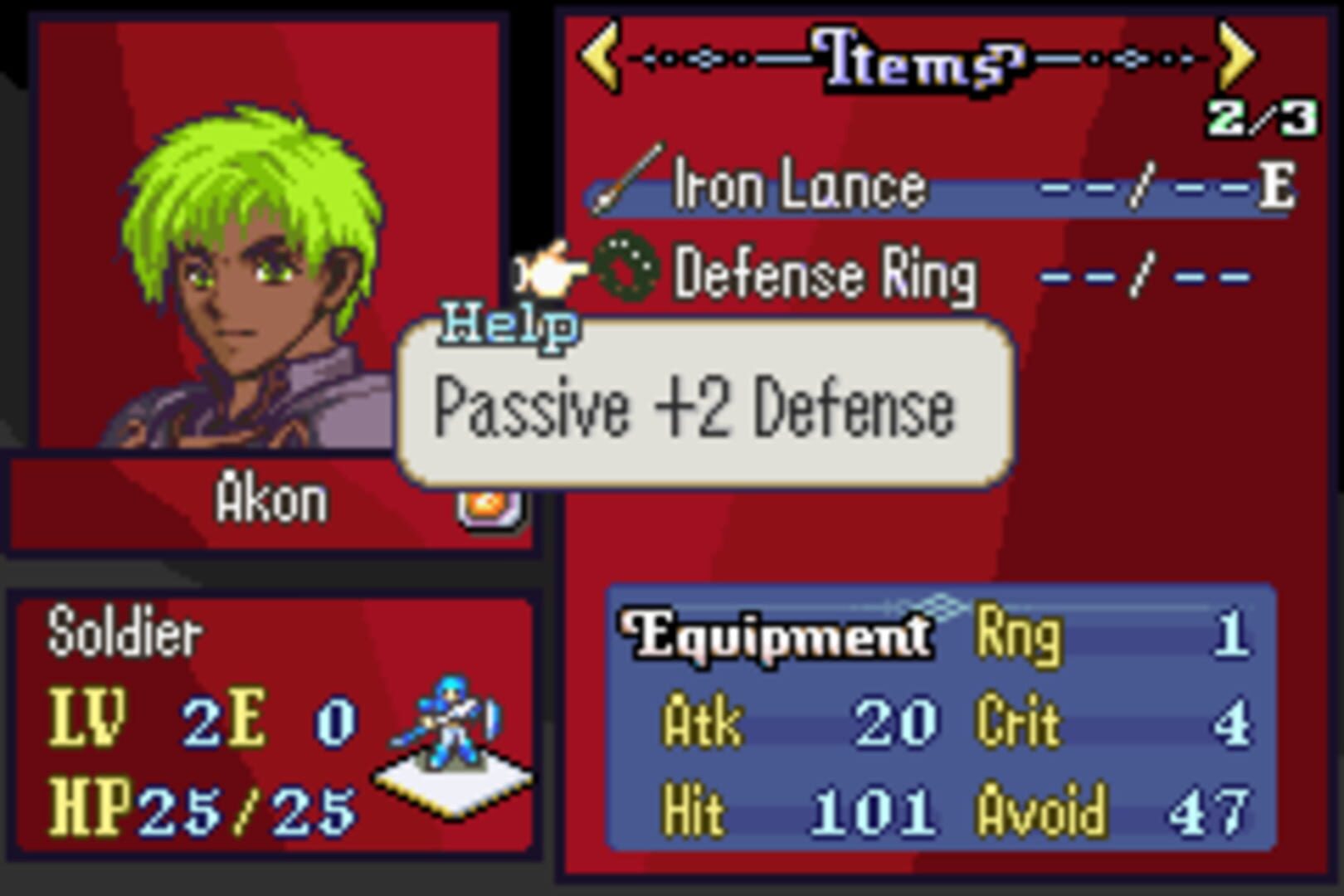Viewport: 1344px width, 896px height.
Task: Select the Hit 101 stat entry
Action: 796,815
